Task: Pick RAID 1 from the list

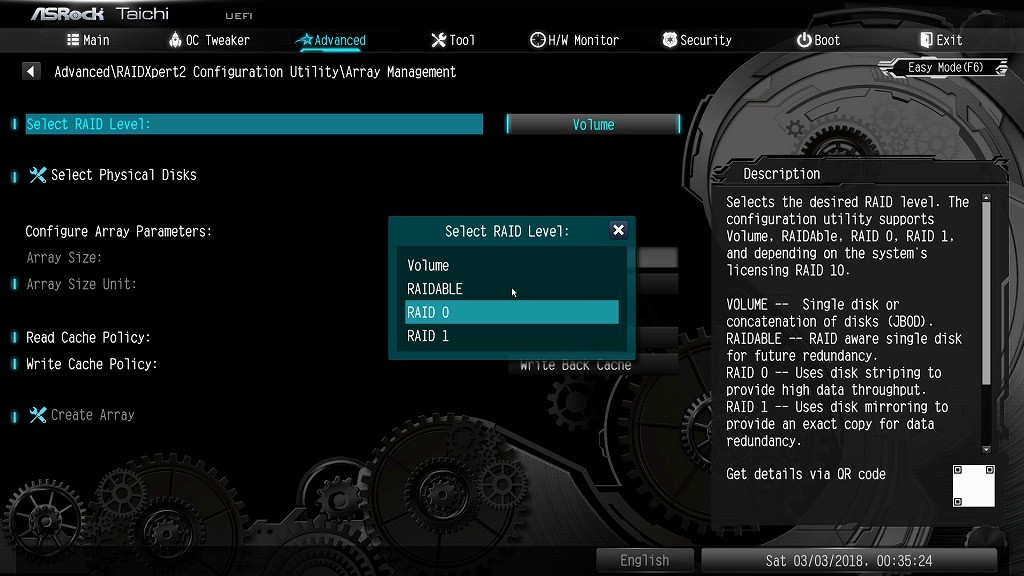Action: [428, 336]
